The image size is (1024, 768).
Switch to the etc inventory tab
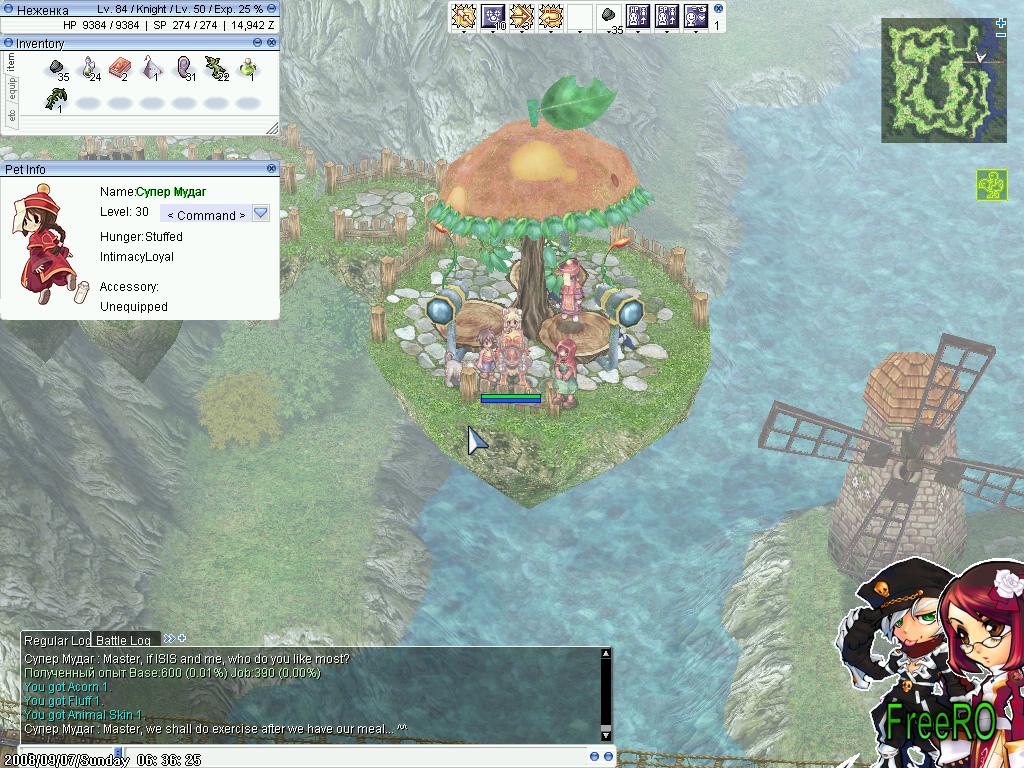click(11, 116)
